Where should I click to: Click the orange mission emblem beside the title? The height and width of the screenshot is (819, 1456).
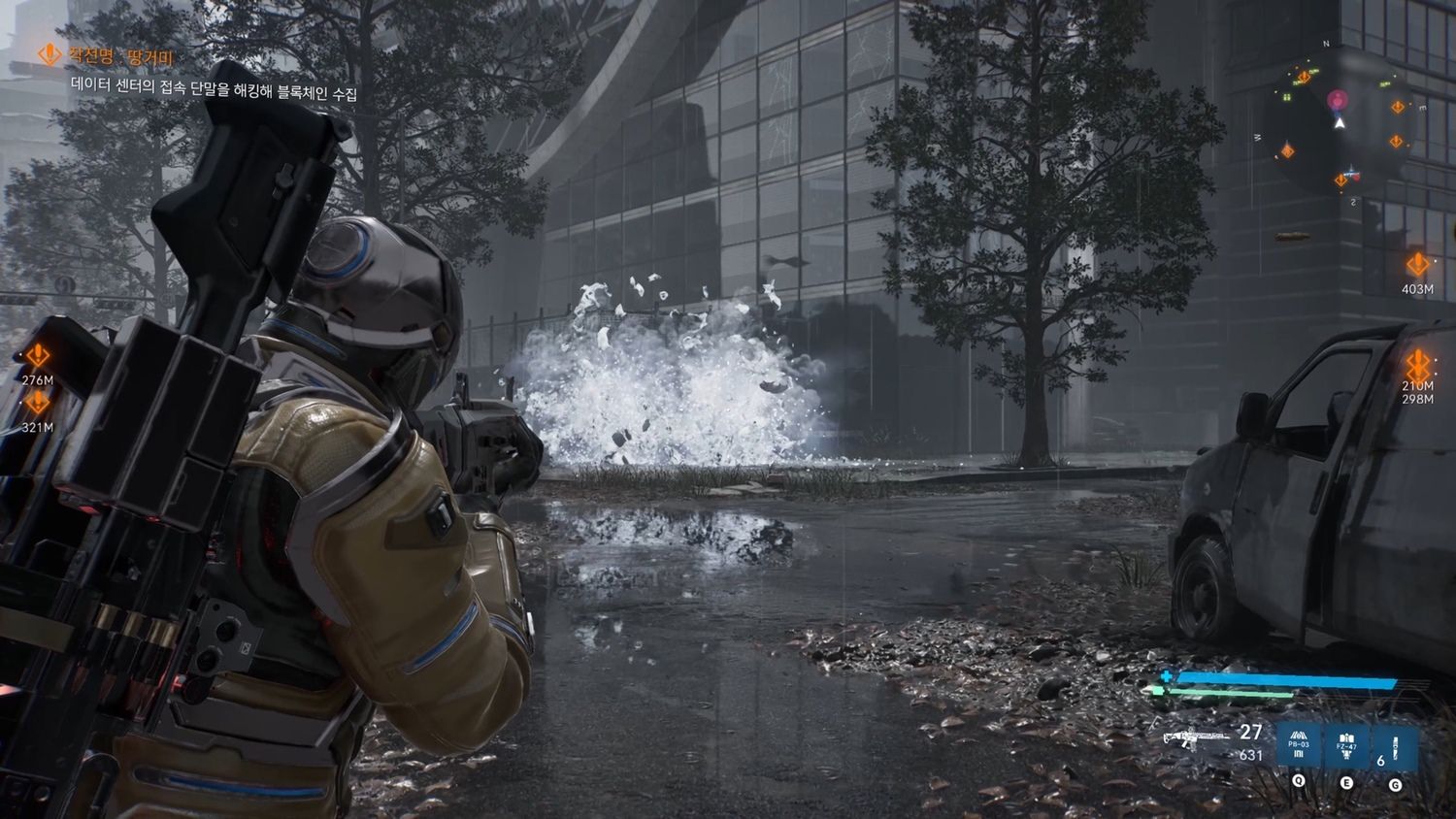(48, 54)
